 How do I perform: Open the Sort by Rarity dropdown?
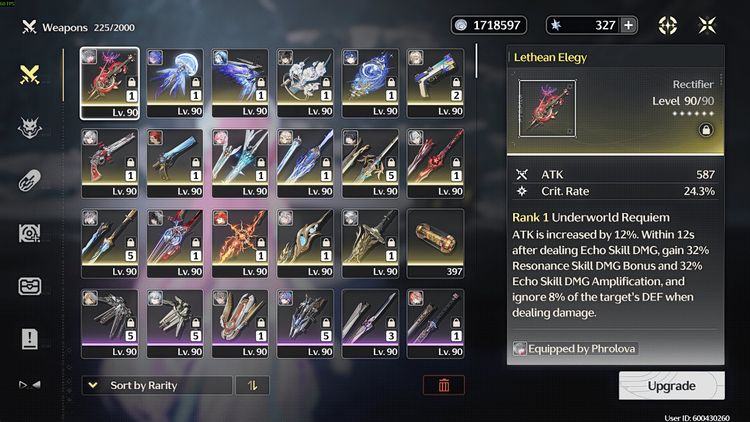pos(155,385)
